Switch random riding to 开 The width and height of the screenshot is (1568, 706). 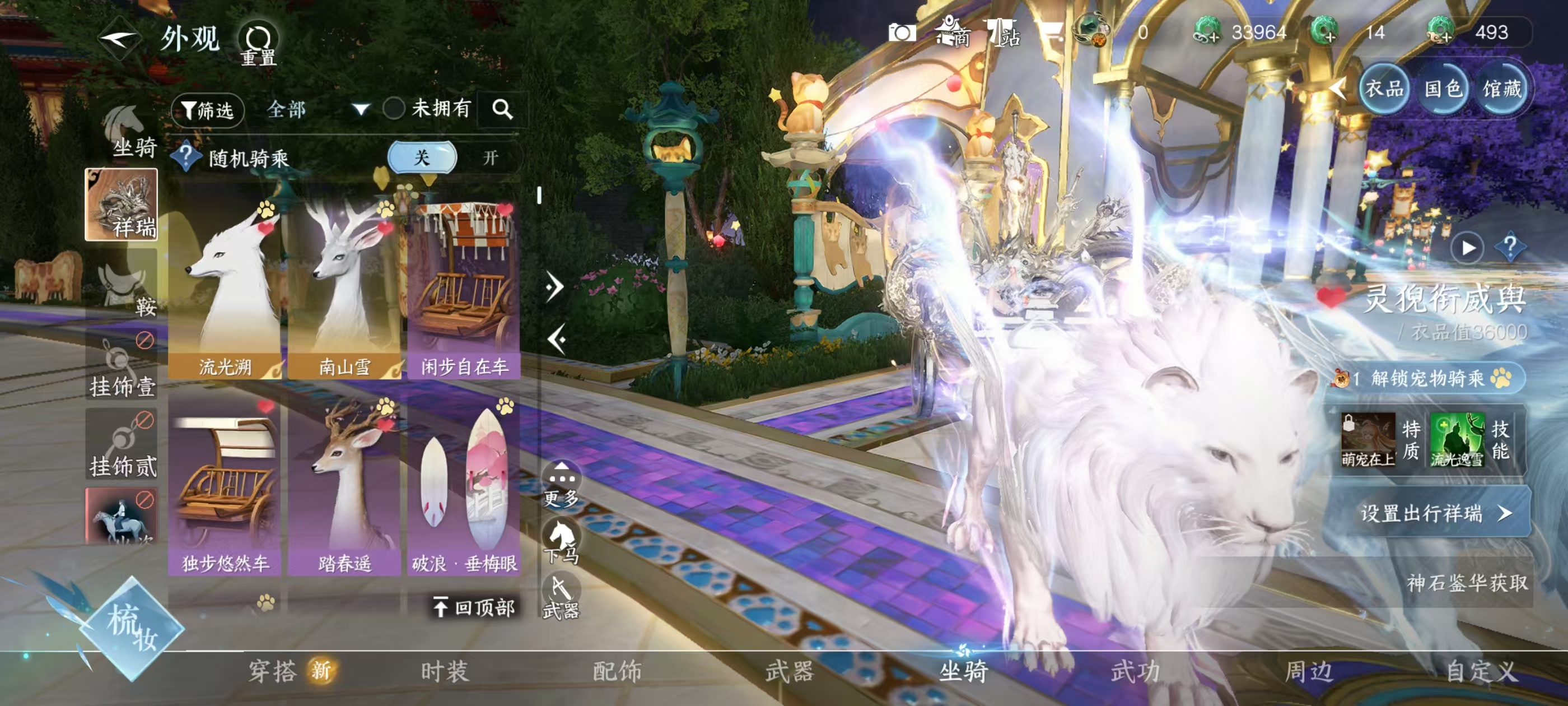[x=490, y=158]
